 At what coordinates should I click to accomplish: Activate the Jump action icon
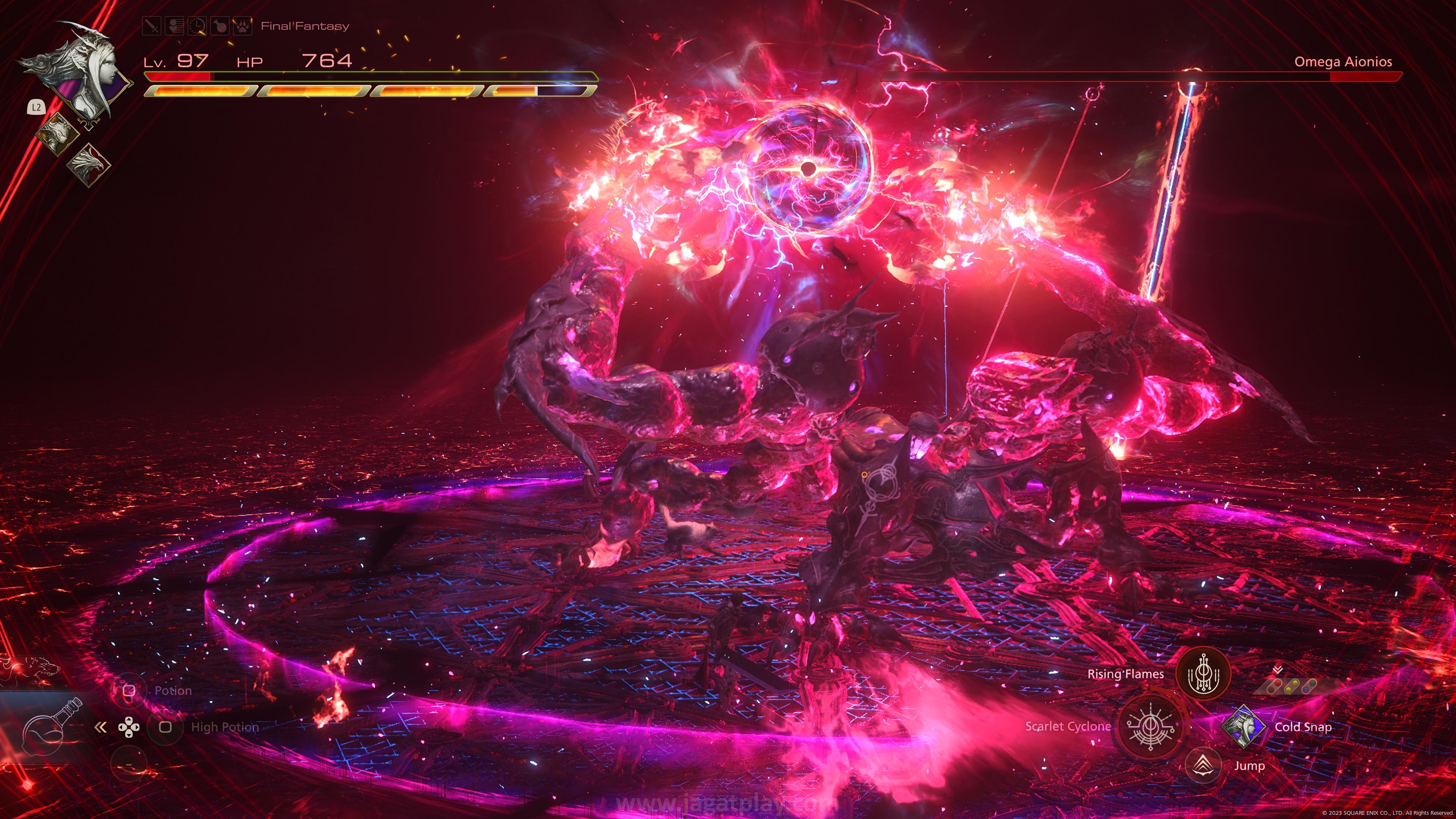[x=1202, y=766]
